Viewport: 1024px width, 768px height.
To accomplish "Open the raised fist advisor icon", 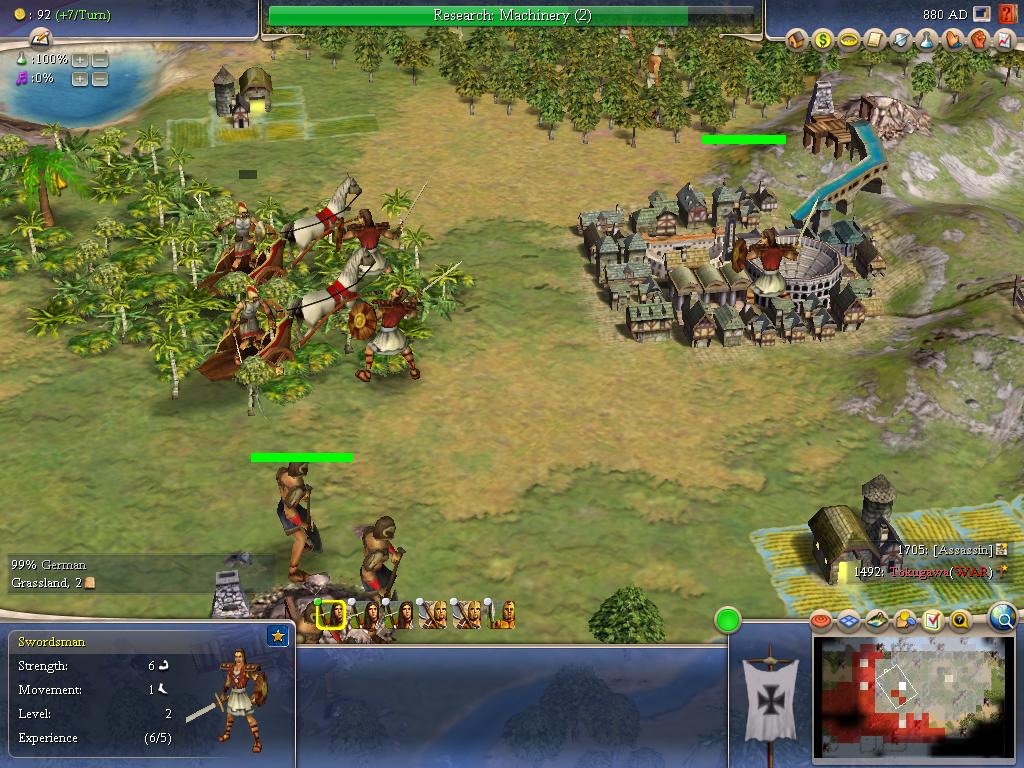I will 979,40.
